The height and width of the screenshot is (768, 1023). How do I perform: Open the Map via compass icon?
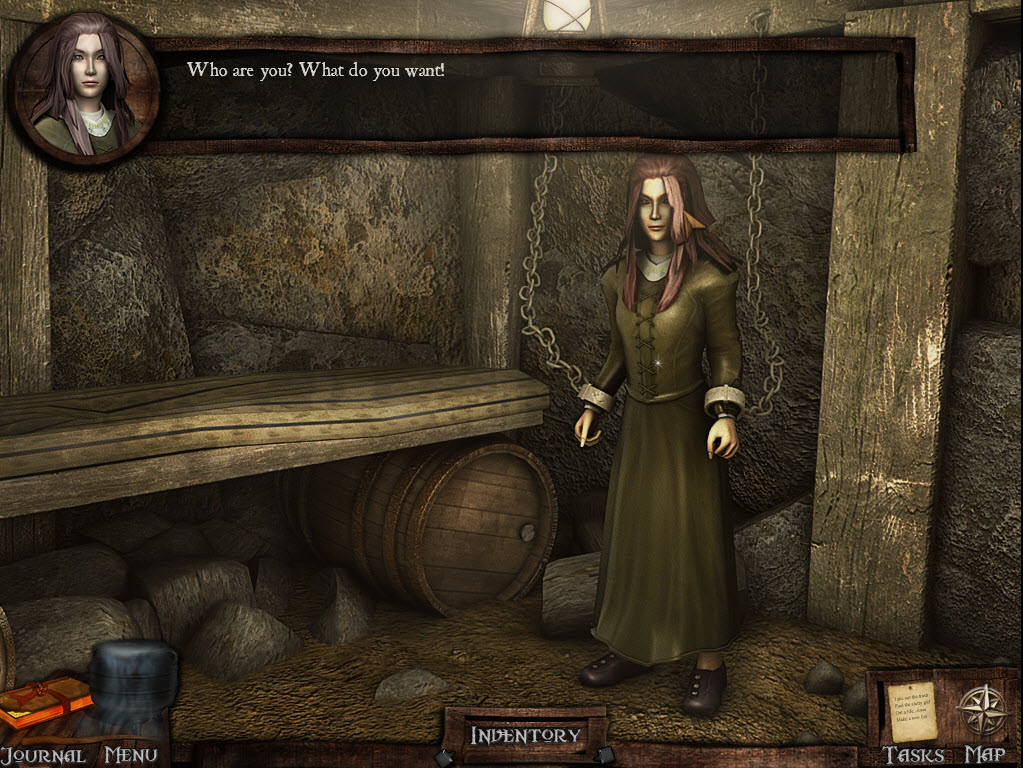pos(983,710)
